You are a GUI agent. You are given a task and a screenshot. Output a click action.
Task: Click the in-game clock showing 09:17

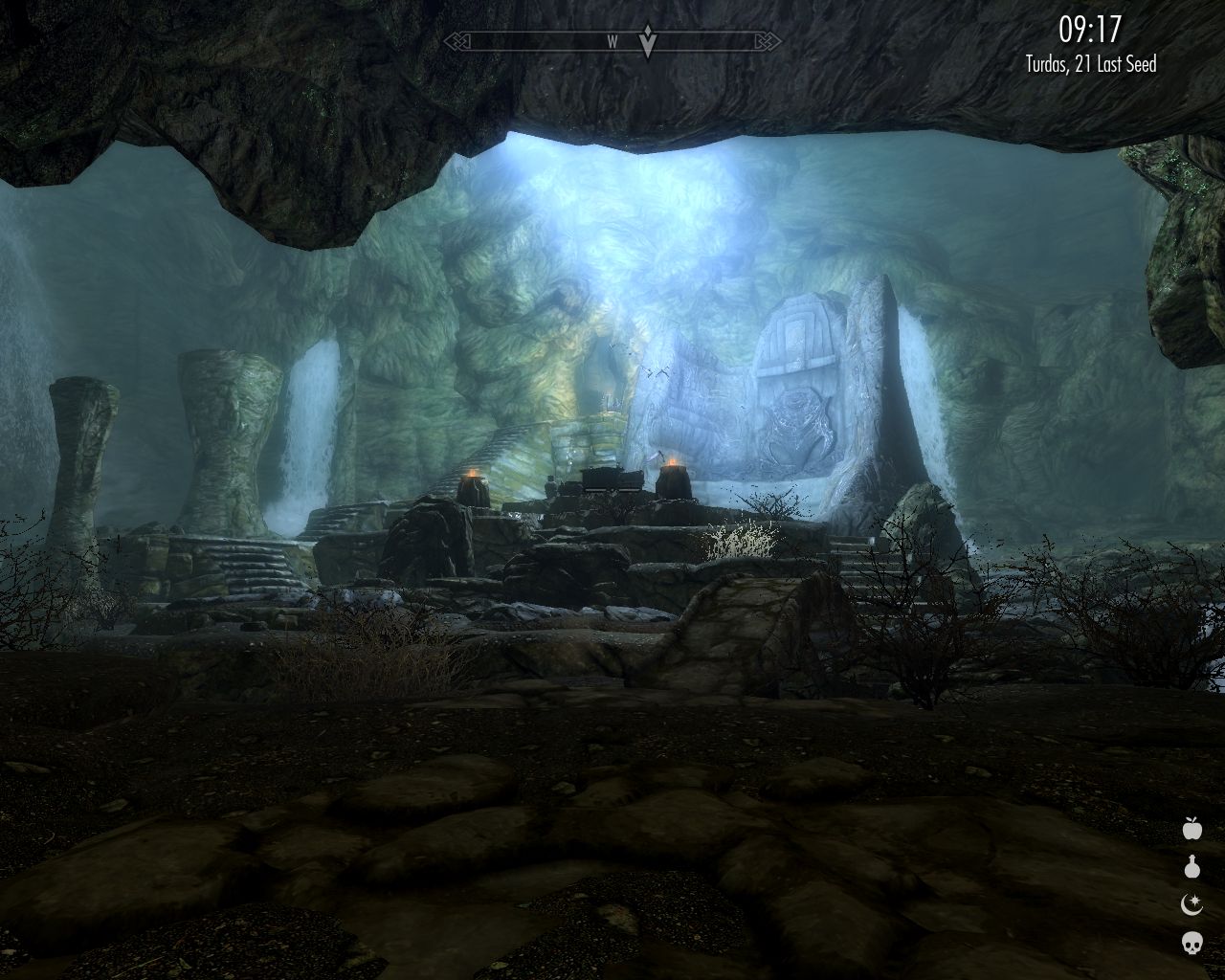1090,31
